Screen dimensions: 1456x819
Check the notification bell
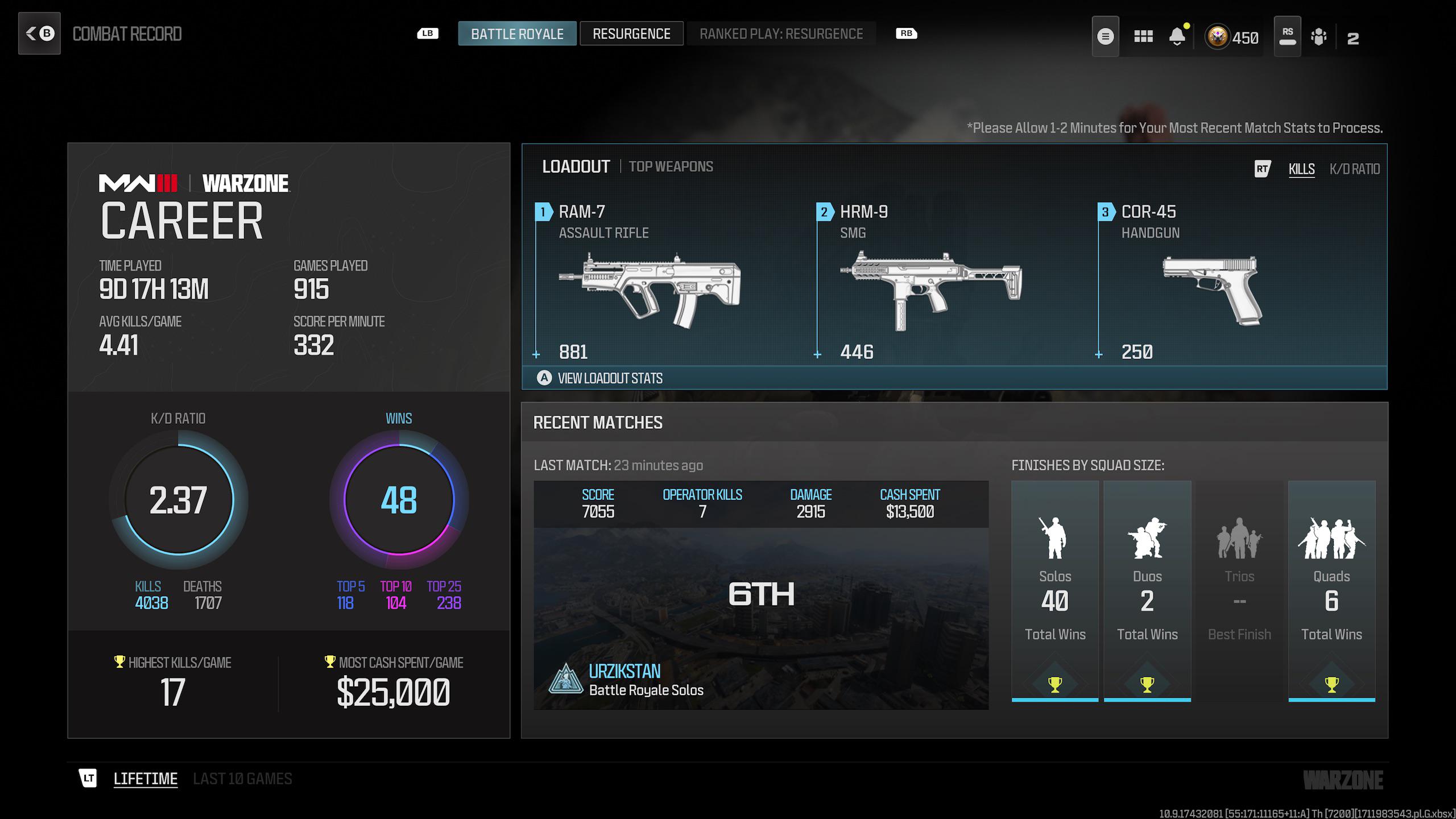coord(1177,37)
